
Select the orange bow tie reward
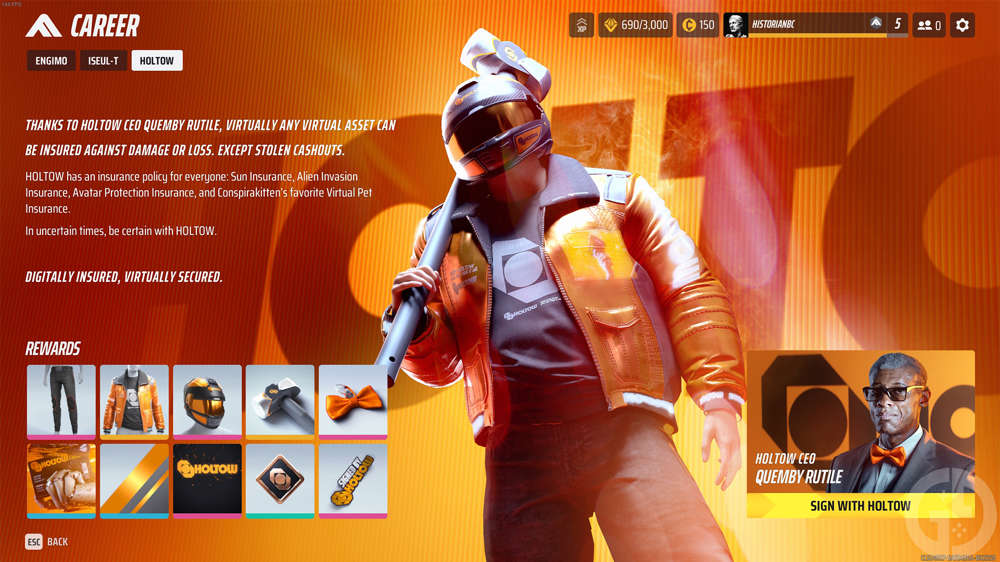pyautogui.click(x=353, y=400)
